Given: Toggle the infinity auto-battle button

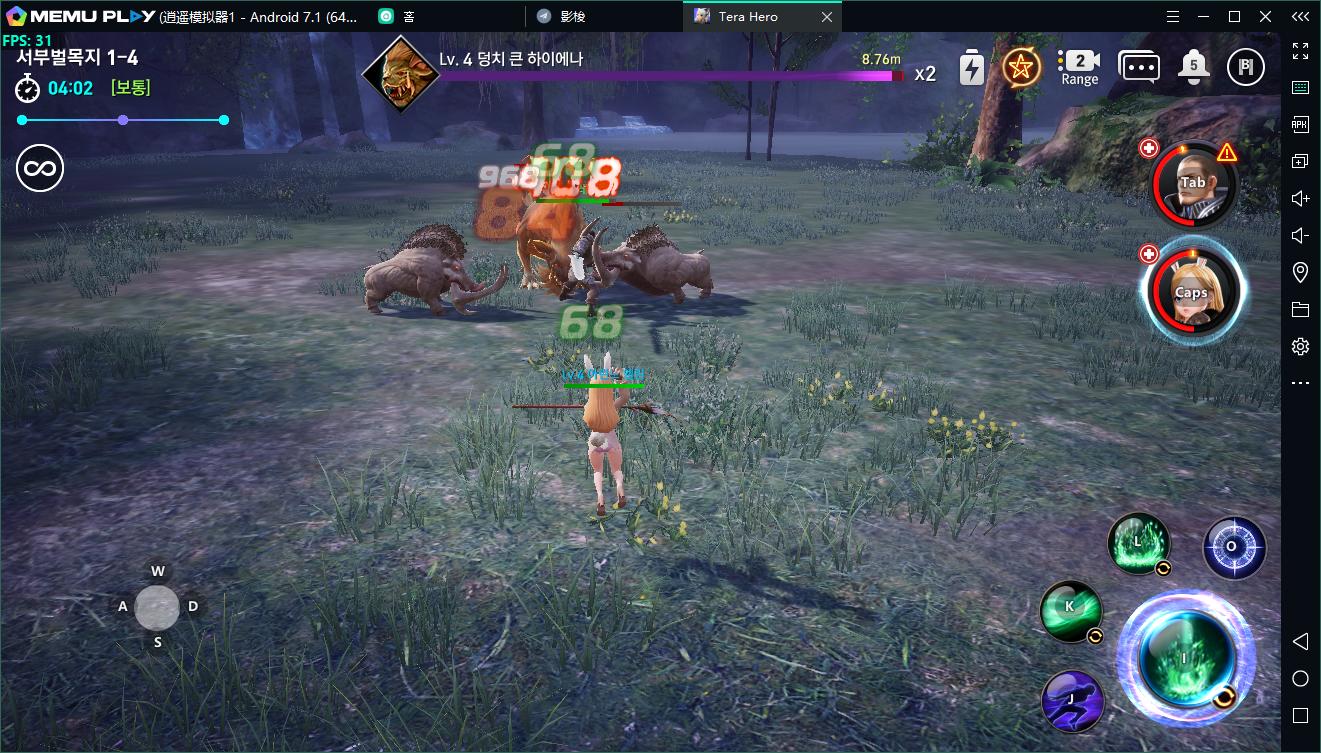Looking at the screenshot, I should tap(40, 168).
